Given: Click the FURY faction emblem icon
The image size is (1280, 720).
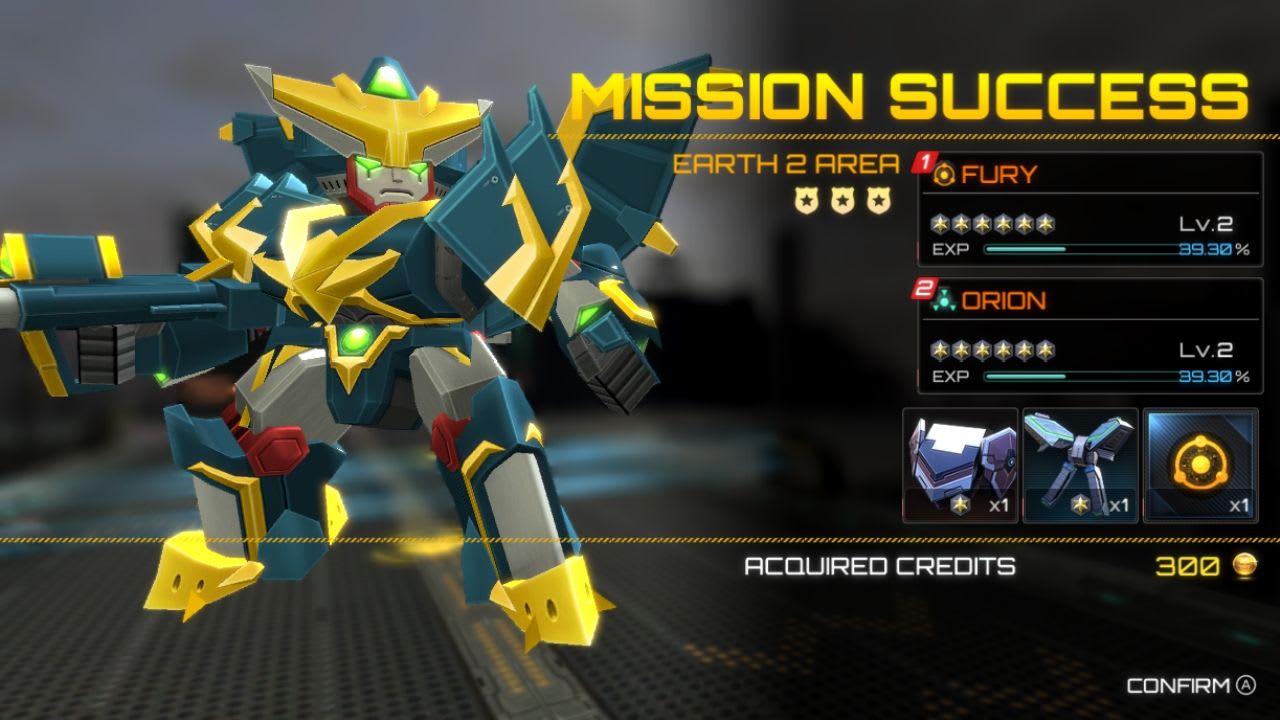Looking at the screenshot, I should click(x=945, y=176).
